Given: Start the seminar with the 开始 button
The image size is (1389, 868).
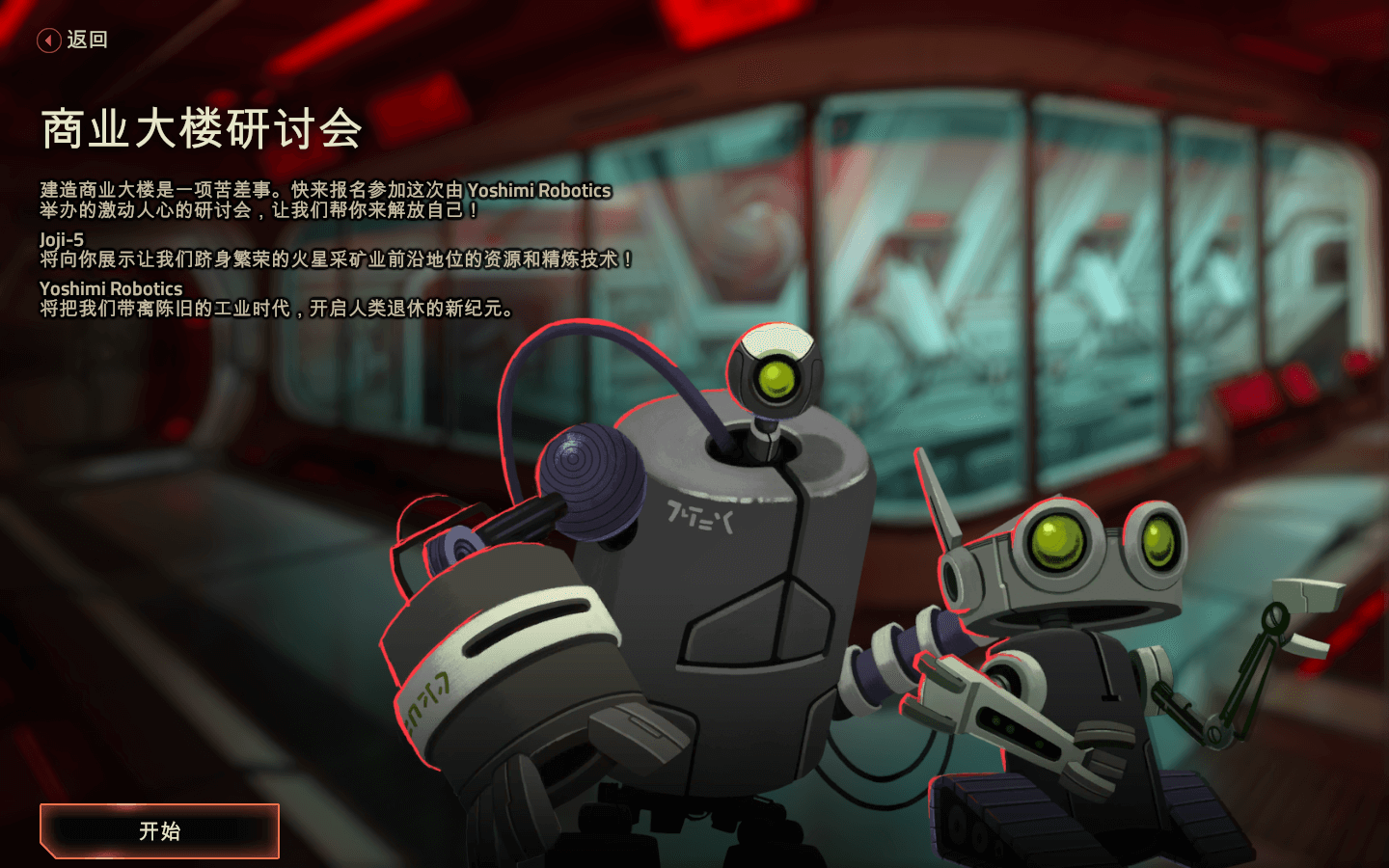Looking at the screenshot, I should [x=159, y=830].
